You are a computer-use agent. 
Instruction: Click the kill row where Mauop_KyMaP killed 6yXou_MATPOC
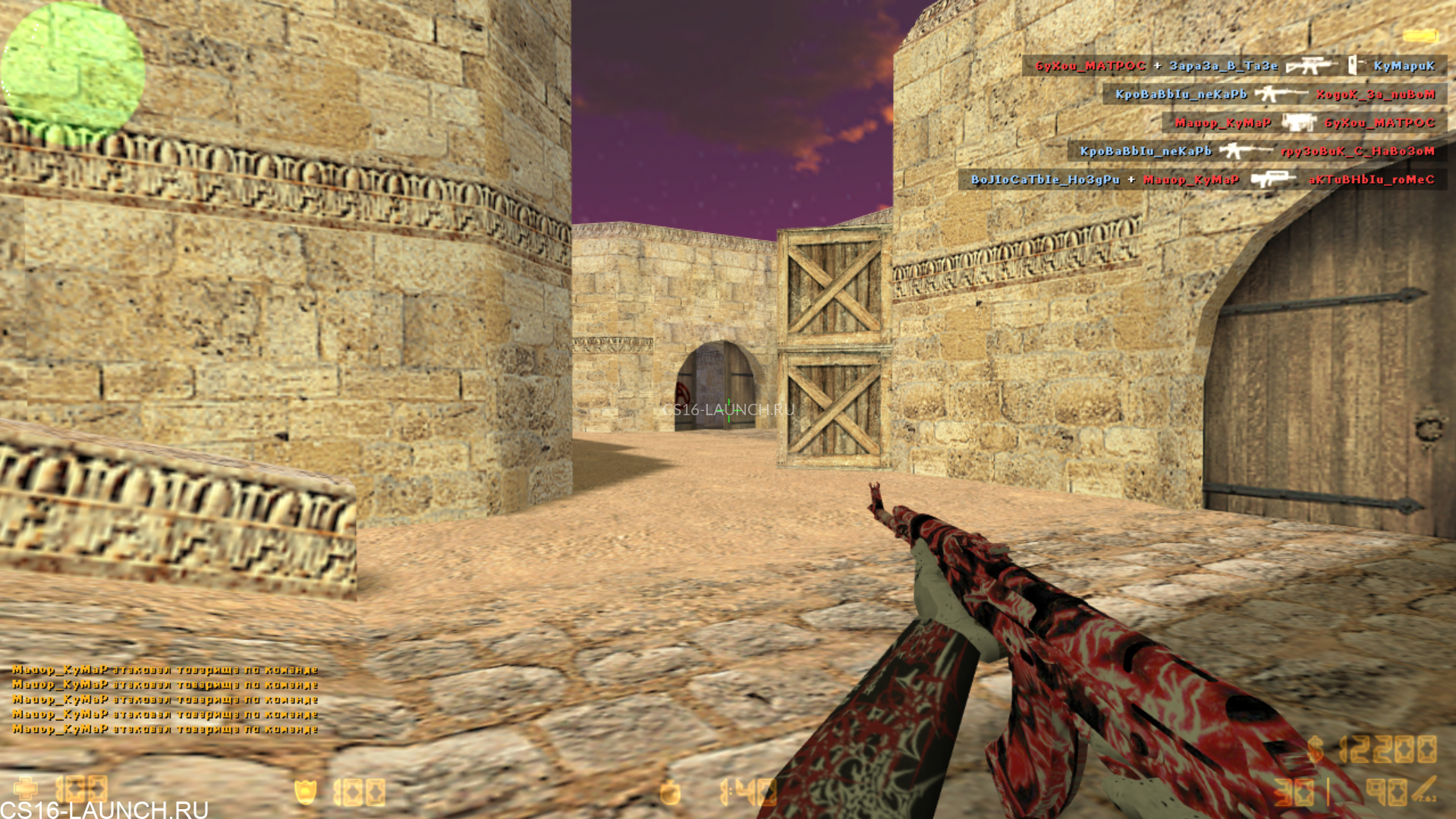point(1304,122)
